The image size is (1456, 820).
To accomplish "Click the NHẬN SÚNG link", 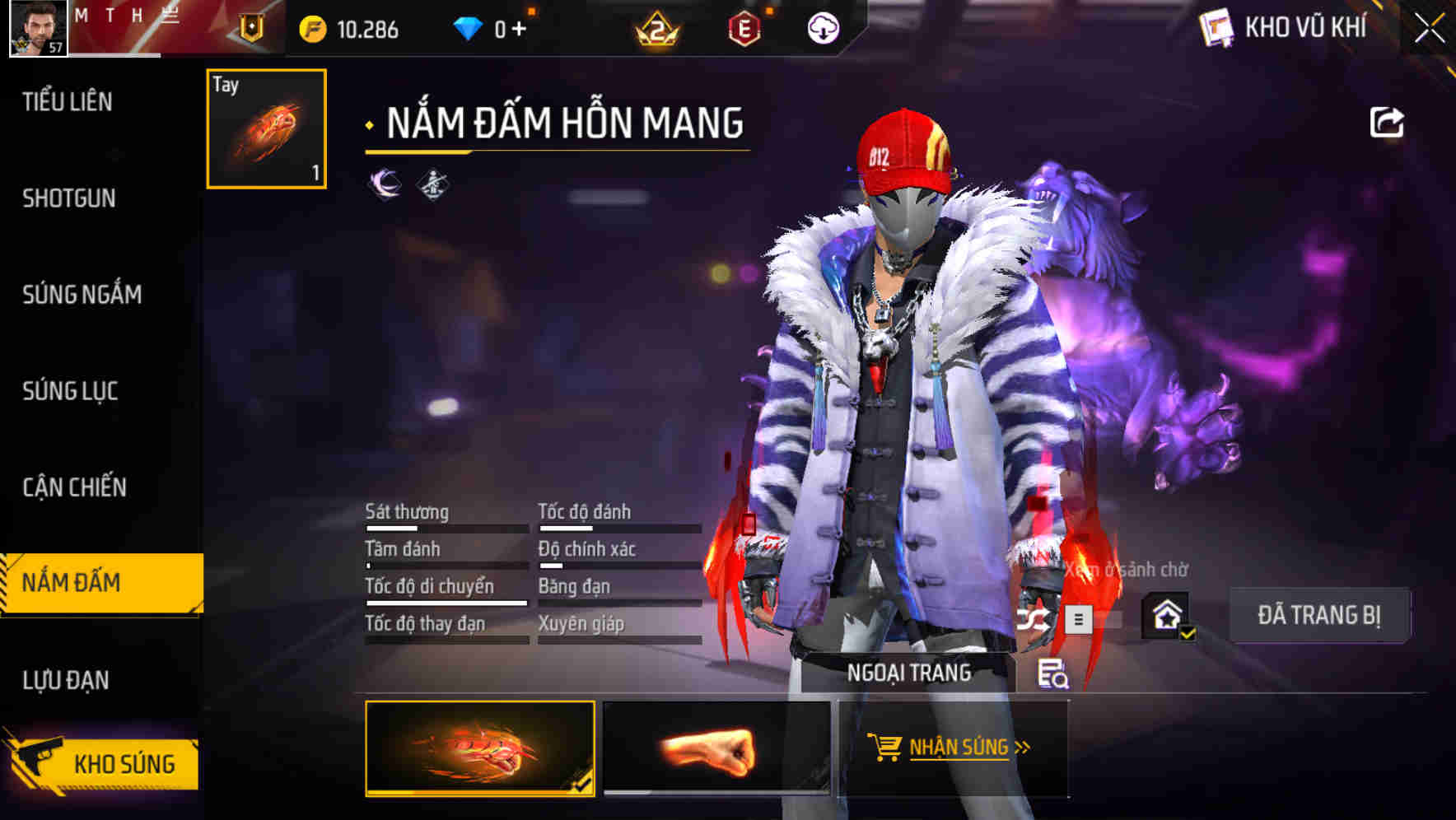I will (958, 748).
